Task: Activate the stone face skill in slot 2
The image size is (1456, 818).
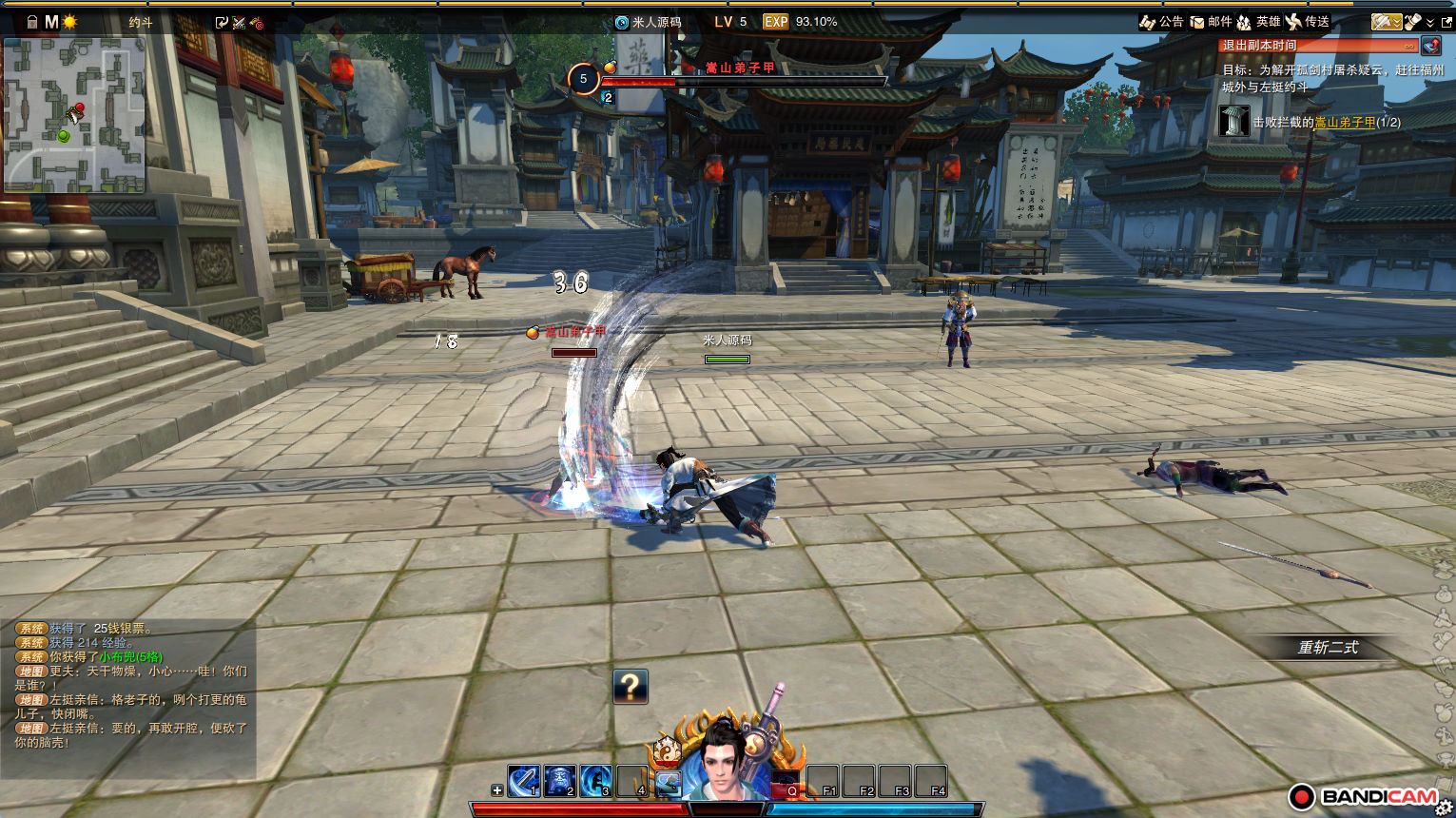Action: [560, 781]
